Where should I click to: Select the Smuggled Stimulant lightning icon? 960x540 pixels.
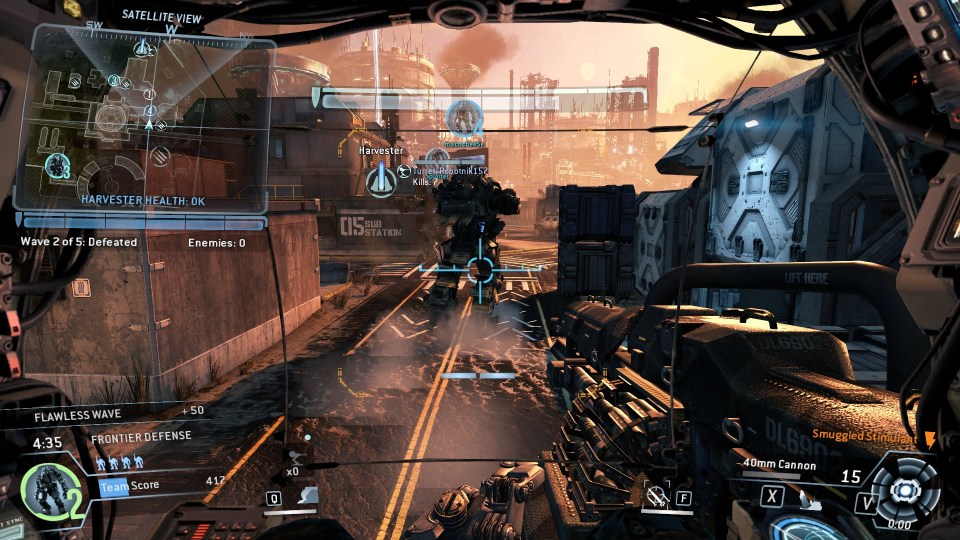tap(930, 437)
